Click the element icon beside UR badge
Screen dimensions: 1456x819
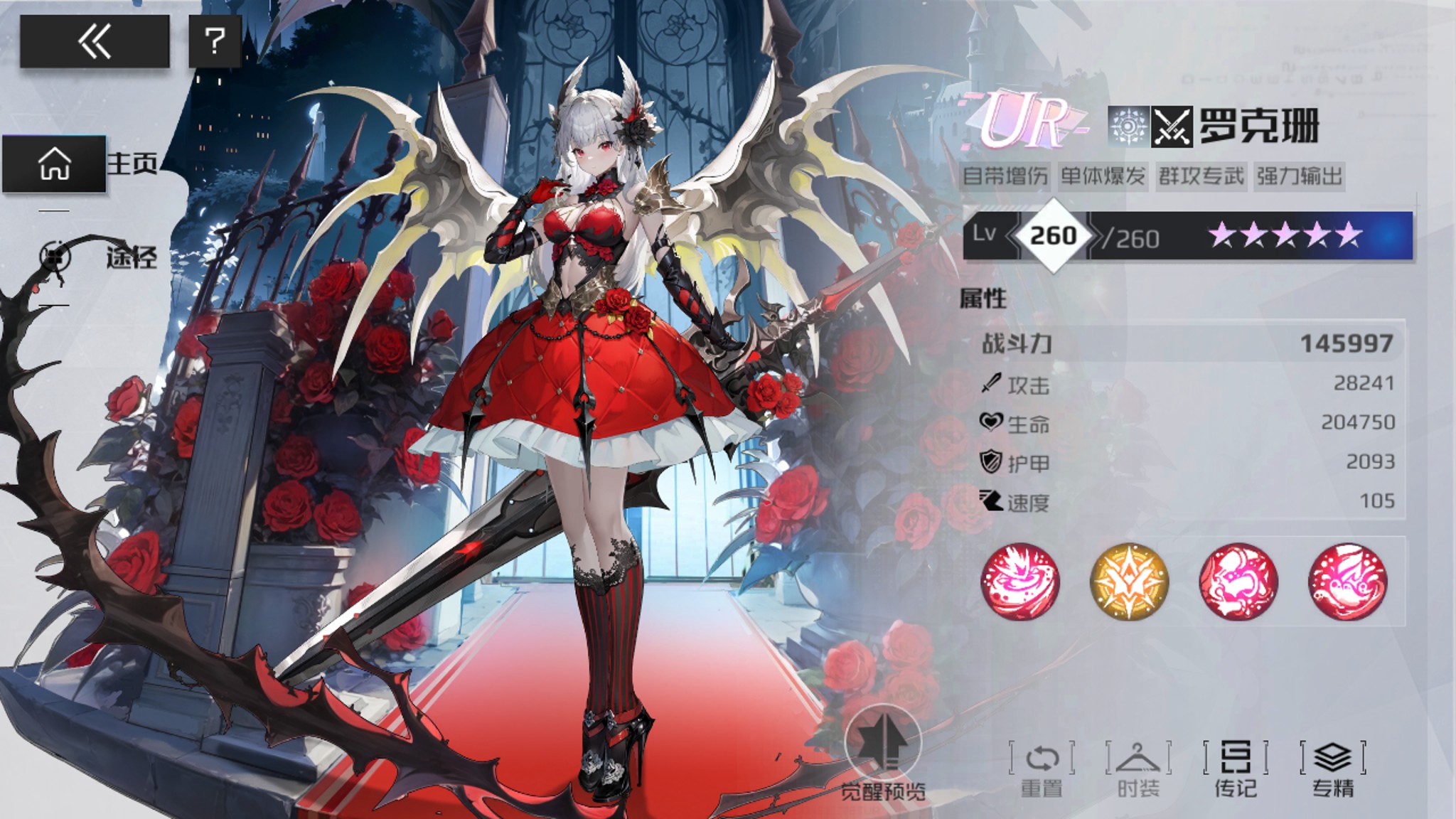pos(1128,127)
